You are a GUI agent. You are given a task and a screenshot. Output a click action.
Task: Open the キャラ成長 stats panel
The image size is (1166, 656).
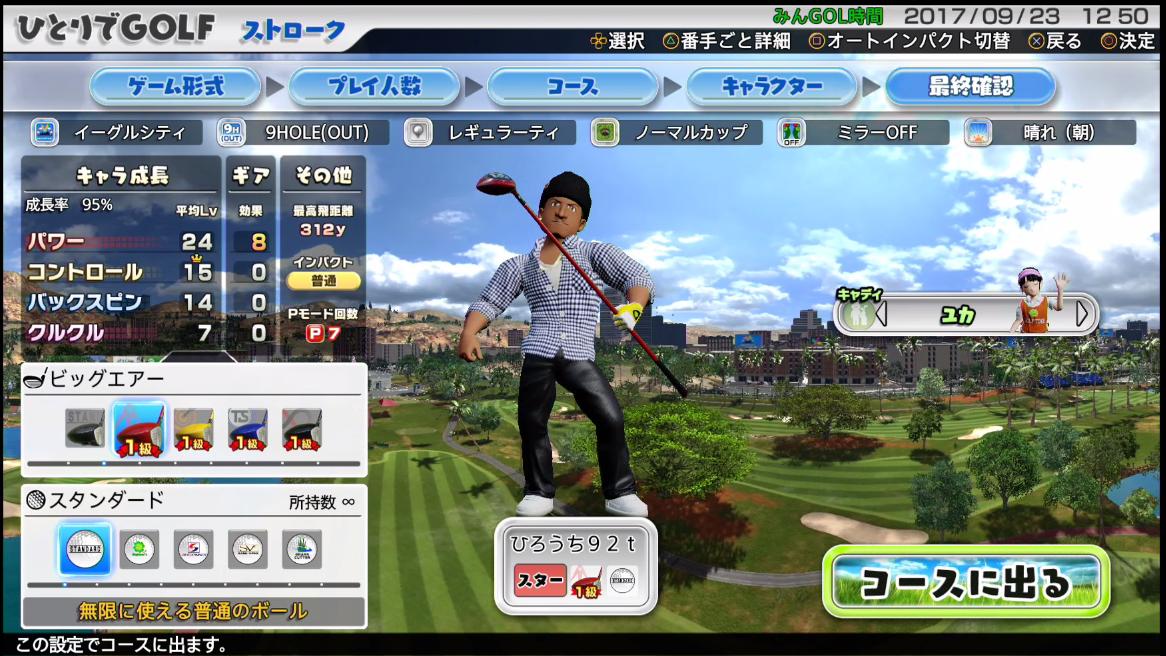pos(122,176)
